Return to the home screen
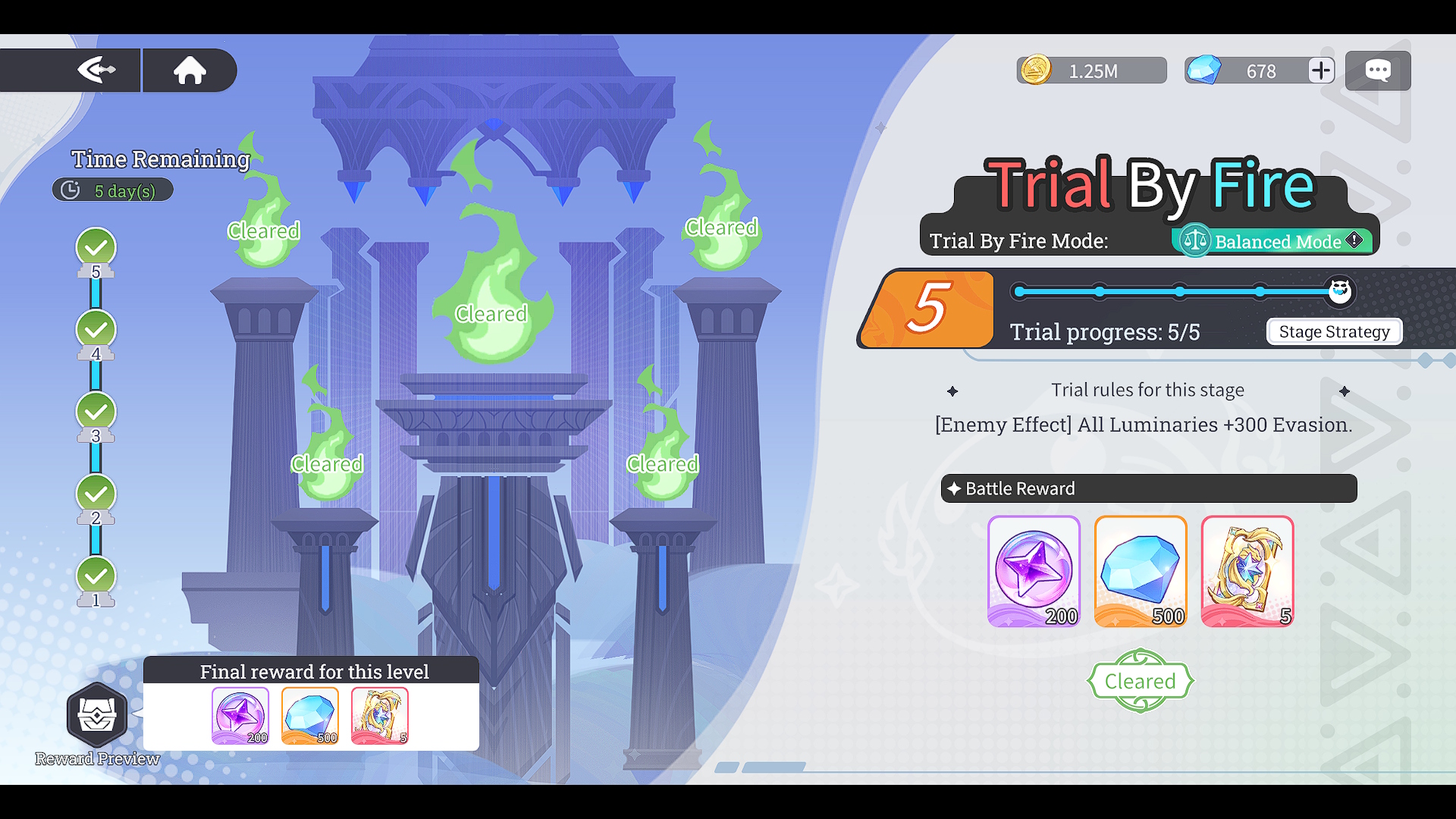Image resolution: width=1456 pixels, height=819 pixels. [190, 71]
